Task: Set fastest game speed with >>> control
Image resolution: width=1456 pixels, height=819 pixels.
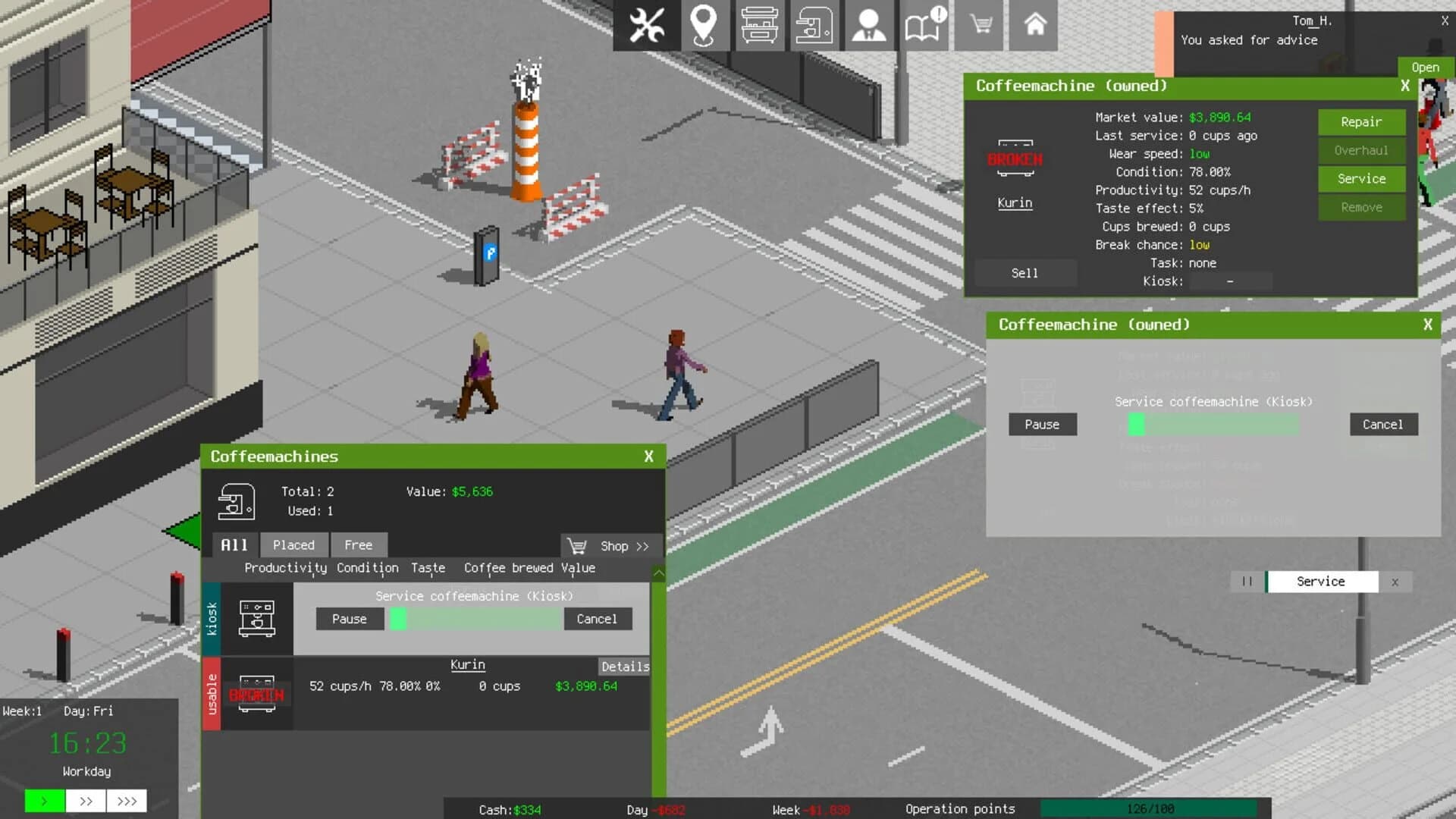Action: (x=127, y=801)
